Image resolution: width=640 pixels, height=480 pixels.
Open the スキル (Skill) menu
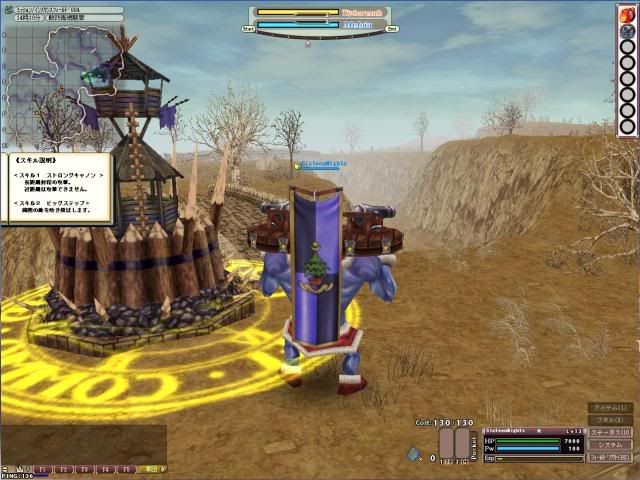[610, 420]
